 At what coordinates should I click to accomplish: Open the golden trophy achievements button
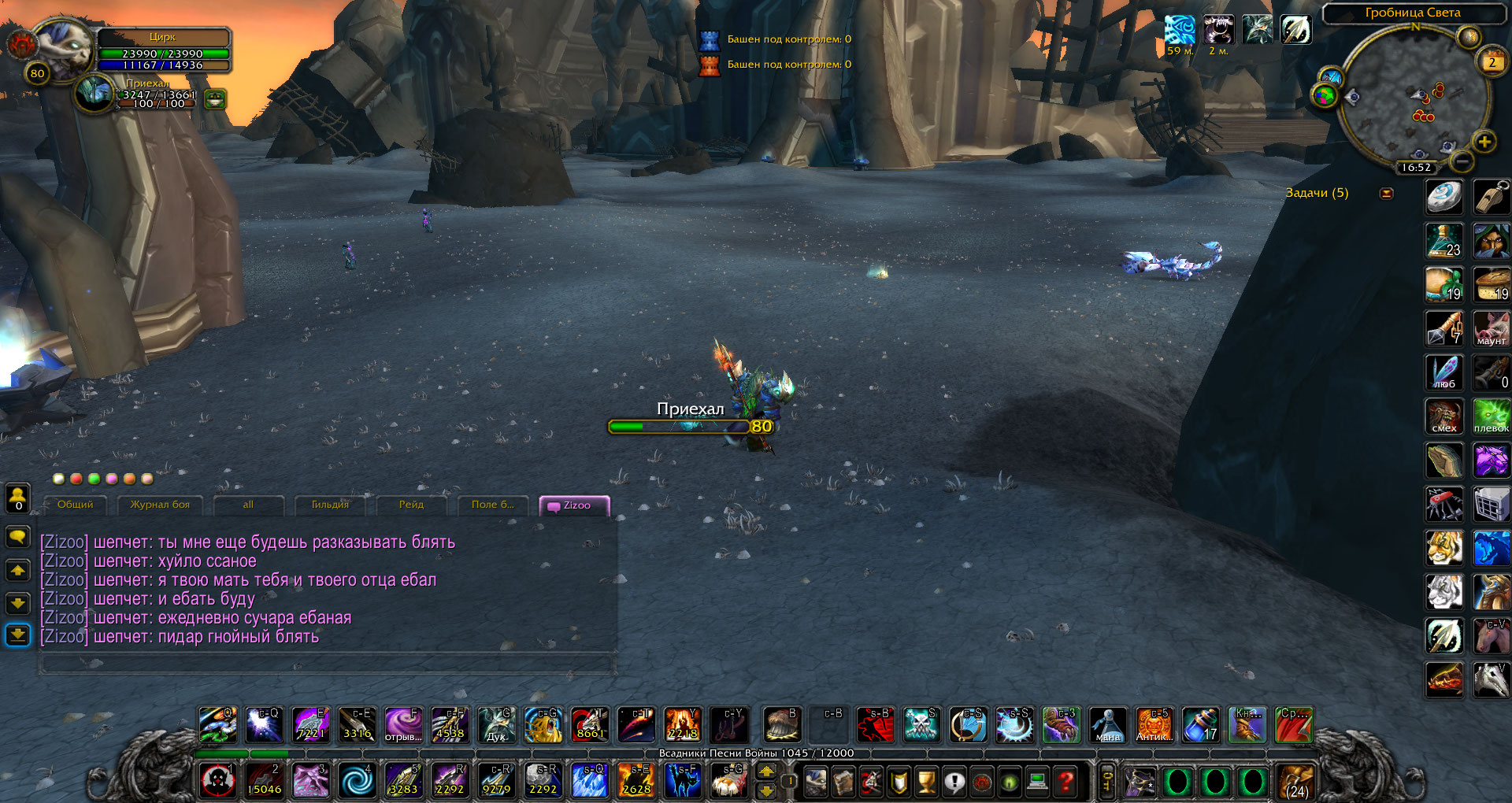(927, 782)
